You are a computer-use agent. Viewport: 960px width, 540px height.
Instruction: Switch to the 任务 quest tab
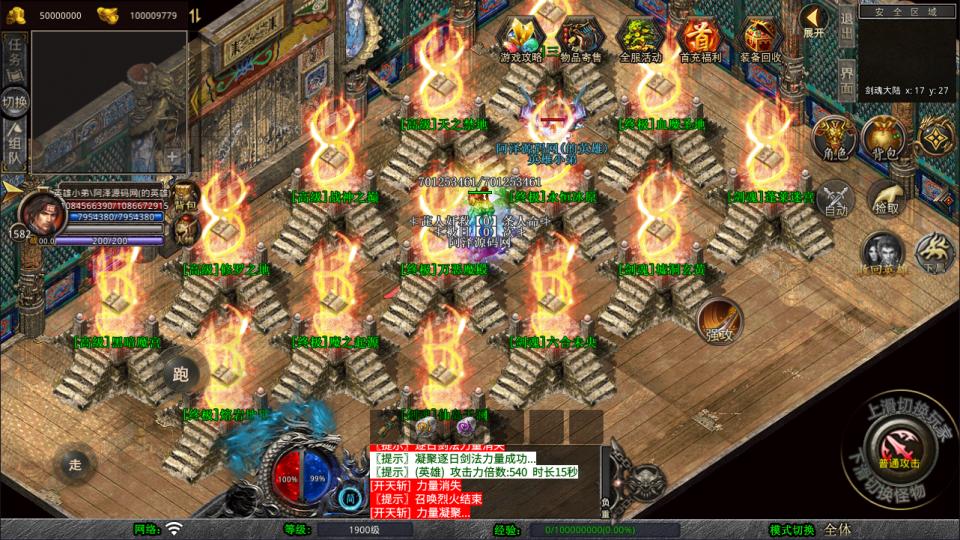[15, 57]
